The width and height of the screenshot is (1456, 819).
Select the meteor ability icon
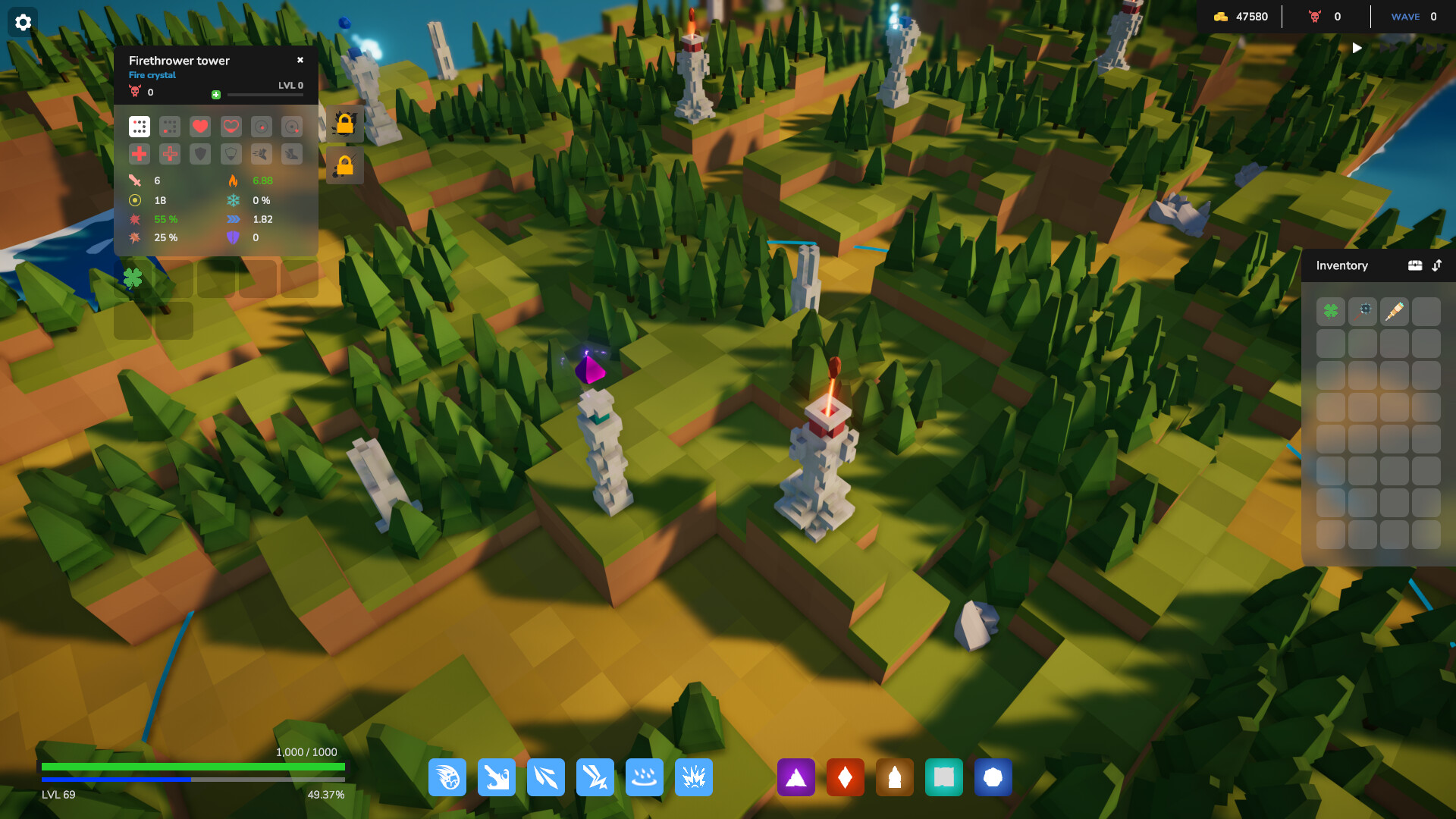[x=447, y=777]
